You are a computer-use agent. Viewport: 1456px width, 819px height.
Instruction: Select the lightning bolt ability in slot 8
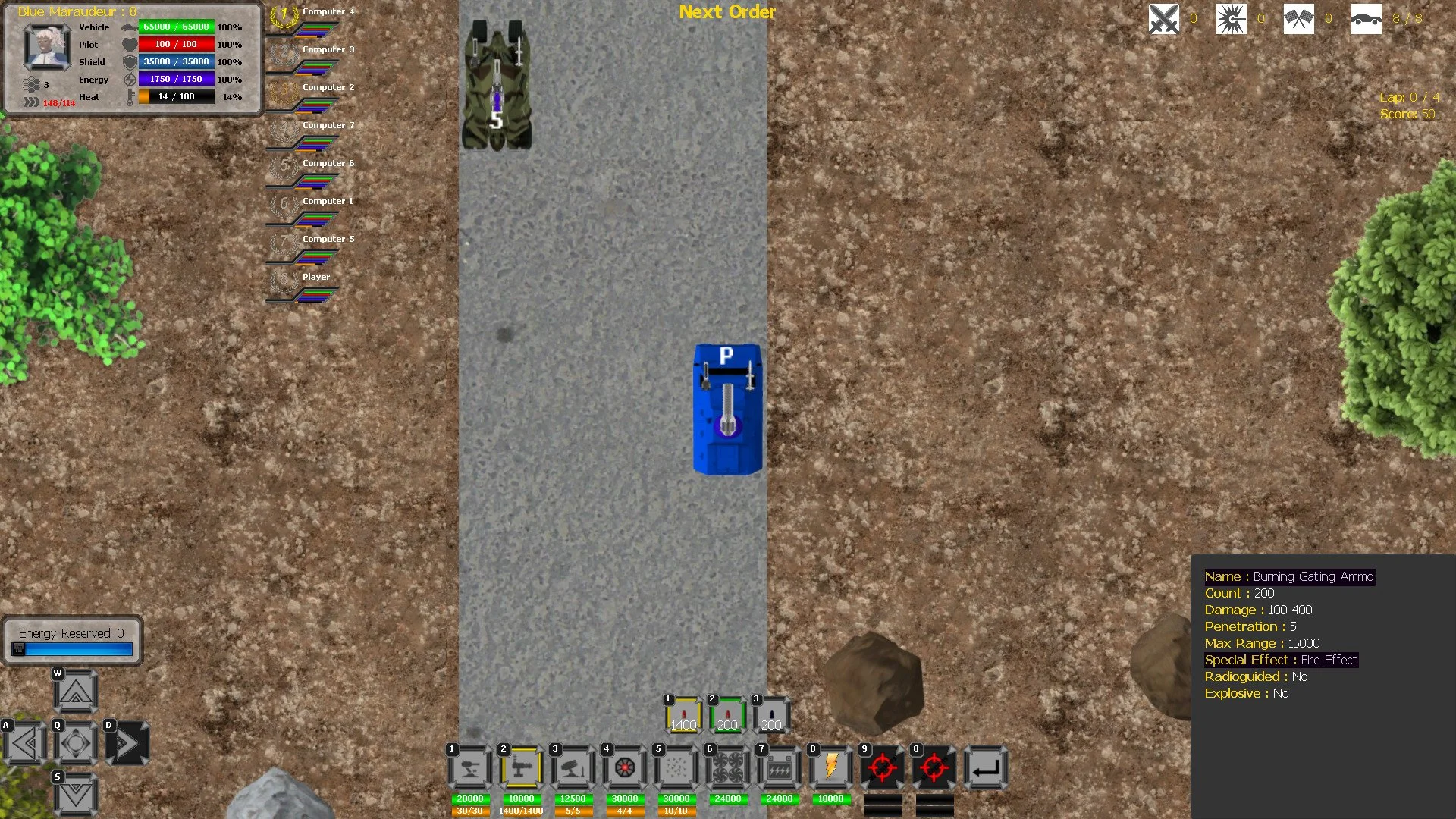tap(830, 767)
